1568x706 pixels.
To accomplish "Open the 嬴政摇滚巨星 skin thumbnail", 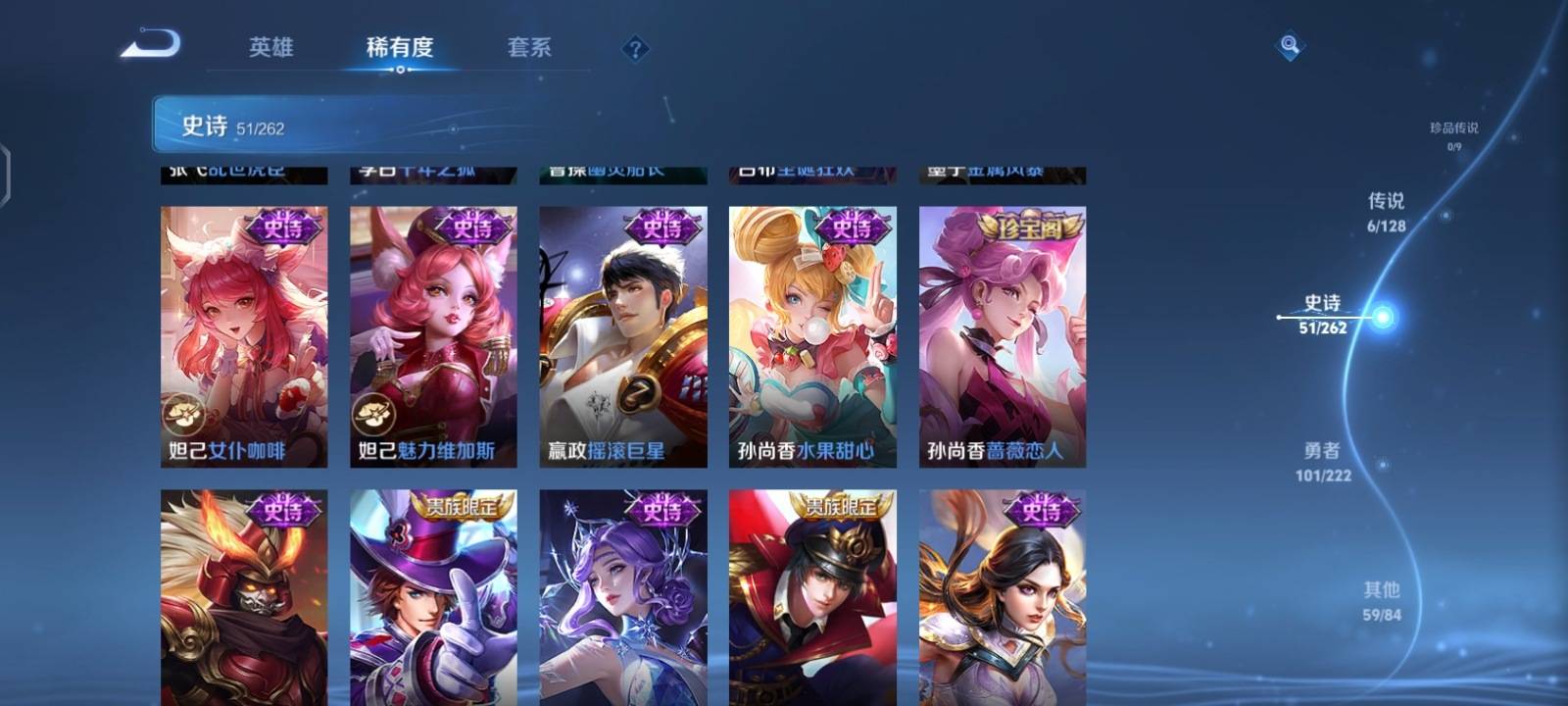I will click(x=623, y=333).
